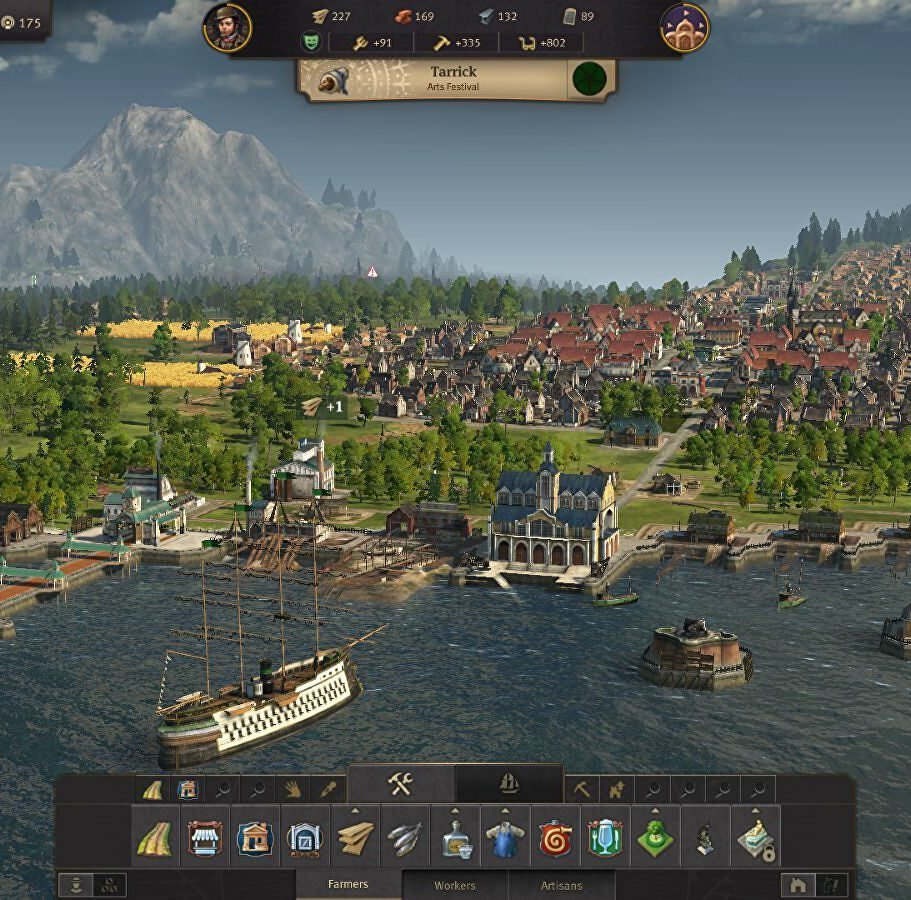Click the green happiness mask icon

click(311, 43)
